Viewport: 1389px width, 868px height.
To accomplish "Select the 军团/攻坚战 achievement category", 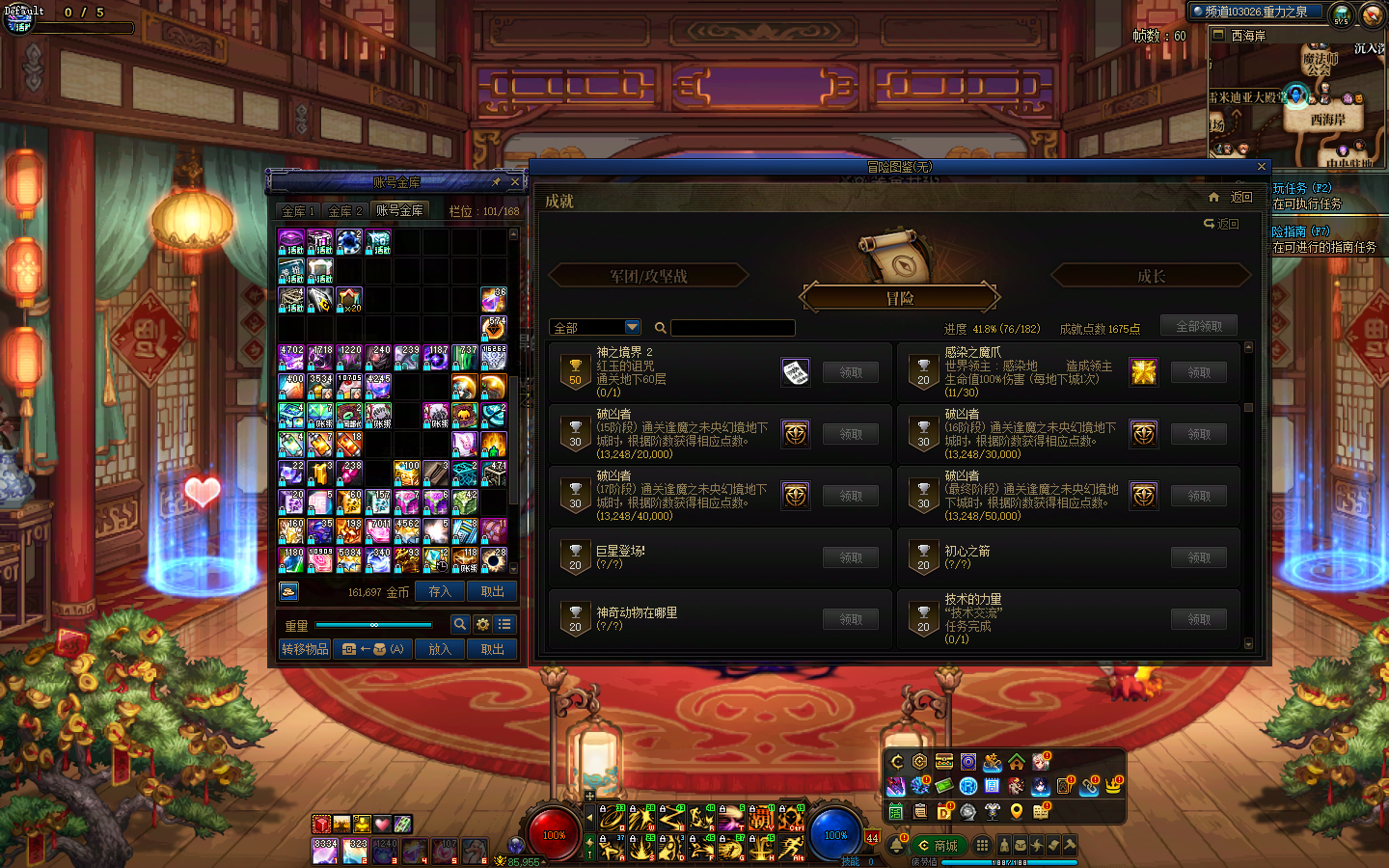I will pos(648,276).
